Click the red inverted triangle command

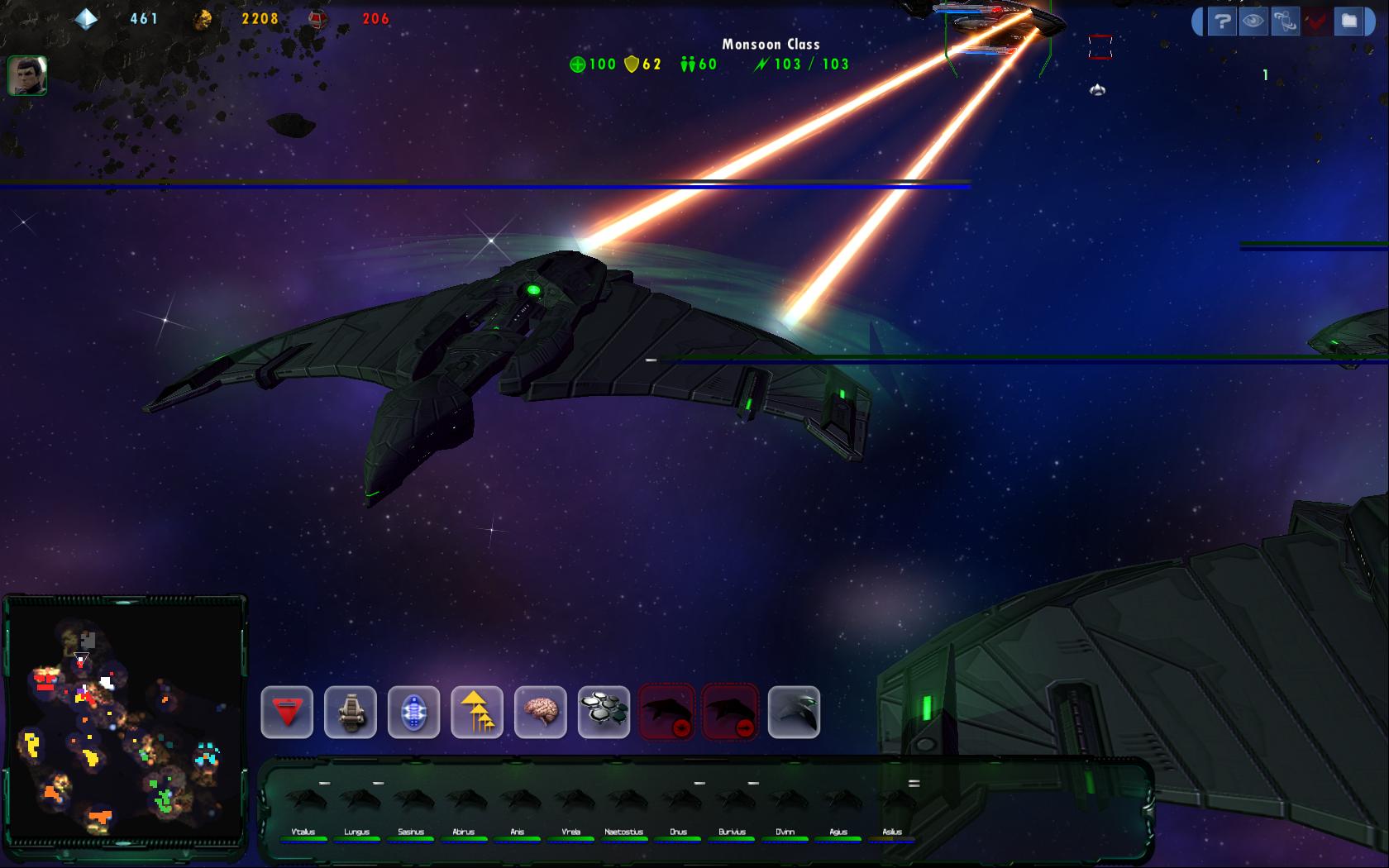click(287, 712)
